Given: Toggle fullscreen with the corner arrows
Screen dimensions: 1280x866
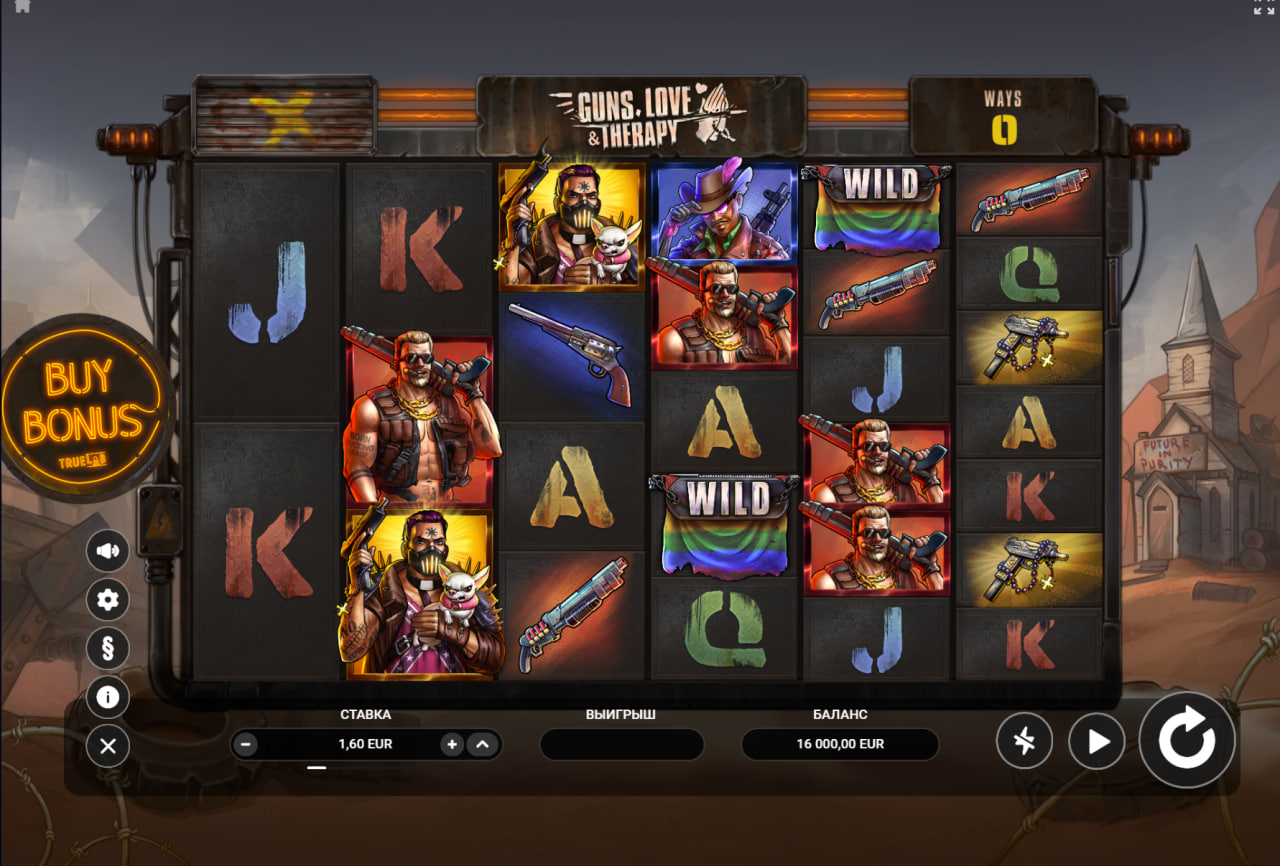Looking at the screenshot, I should (x=1264, y=6).
